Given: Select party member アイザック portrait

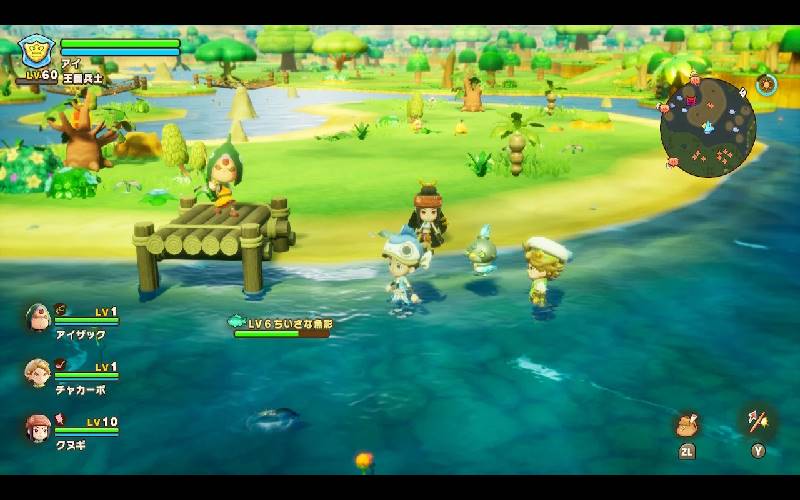Looking at the screenshot, I should point(38,318).
